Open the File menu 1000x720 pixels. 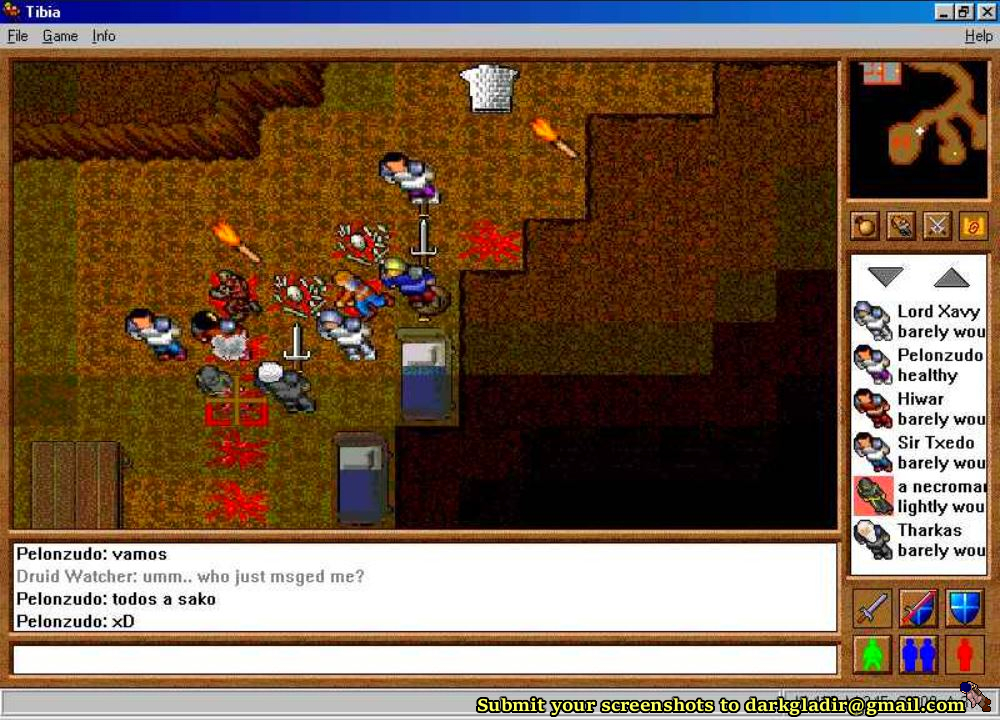click(17, 36)
